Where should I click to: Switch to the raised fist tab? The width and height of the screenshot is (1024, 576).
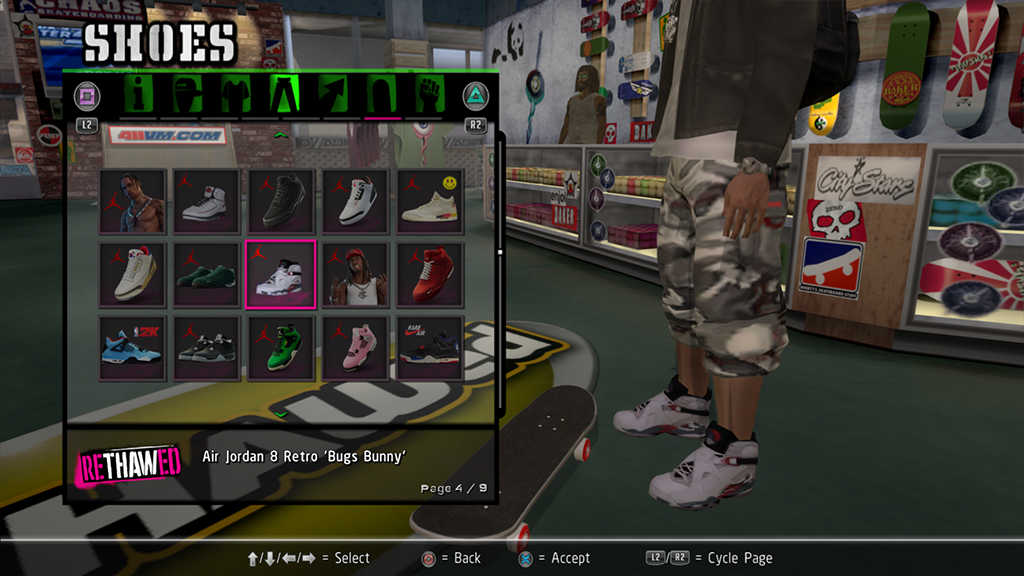point(428,96)
